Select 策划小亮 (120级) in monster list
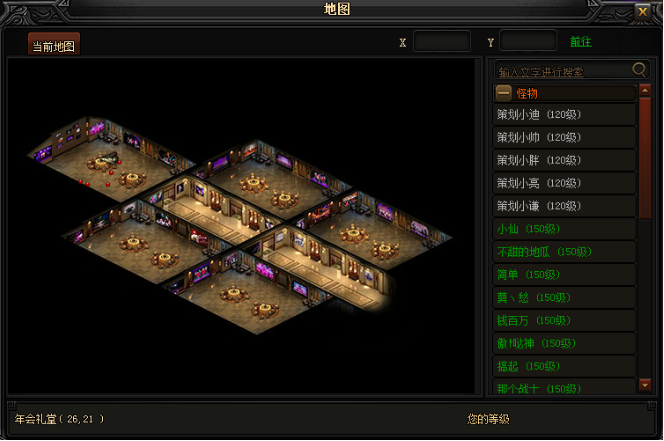This screenshot has width=664, height=441. coord(564,184)
